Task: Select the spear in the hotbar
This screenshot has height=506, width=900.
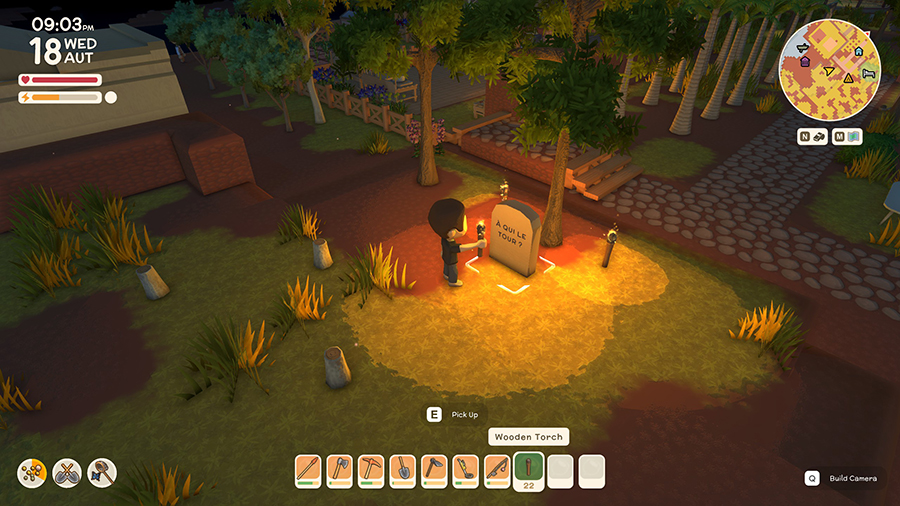Action: (x=308, y=469)
